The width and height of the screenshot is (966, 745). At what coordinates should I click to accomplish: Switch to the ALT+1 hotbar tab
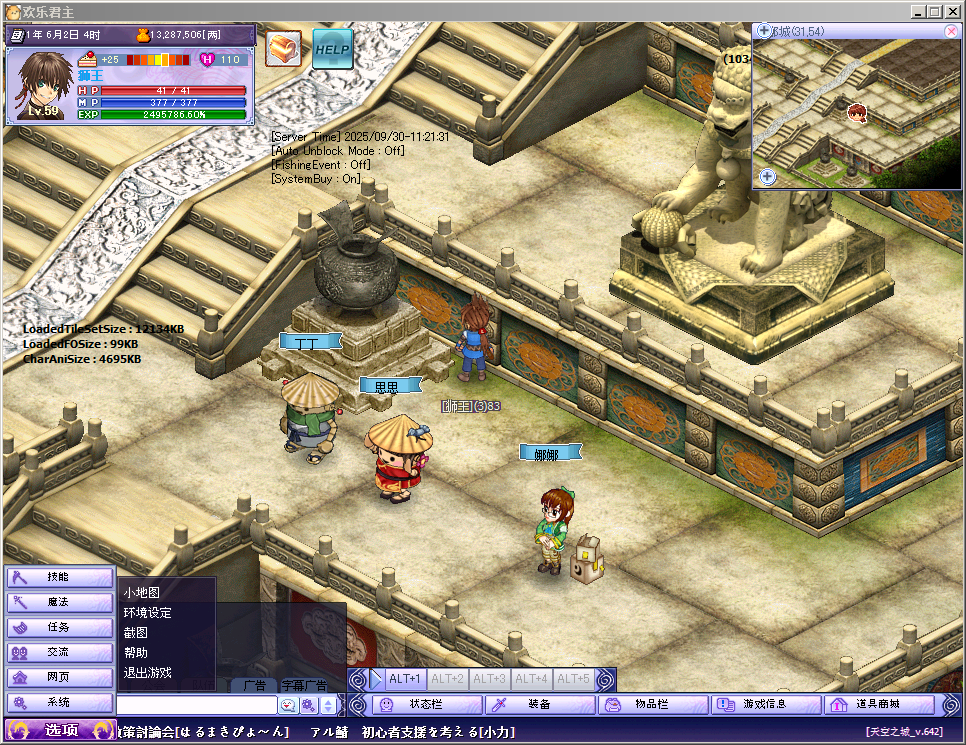coord(405,679)
